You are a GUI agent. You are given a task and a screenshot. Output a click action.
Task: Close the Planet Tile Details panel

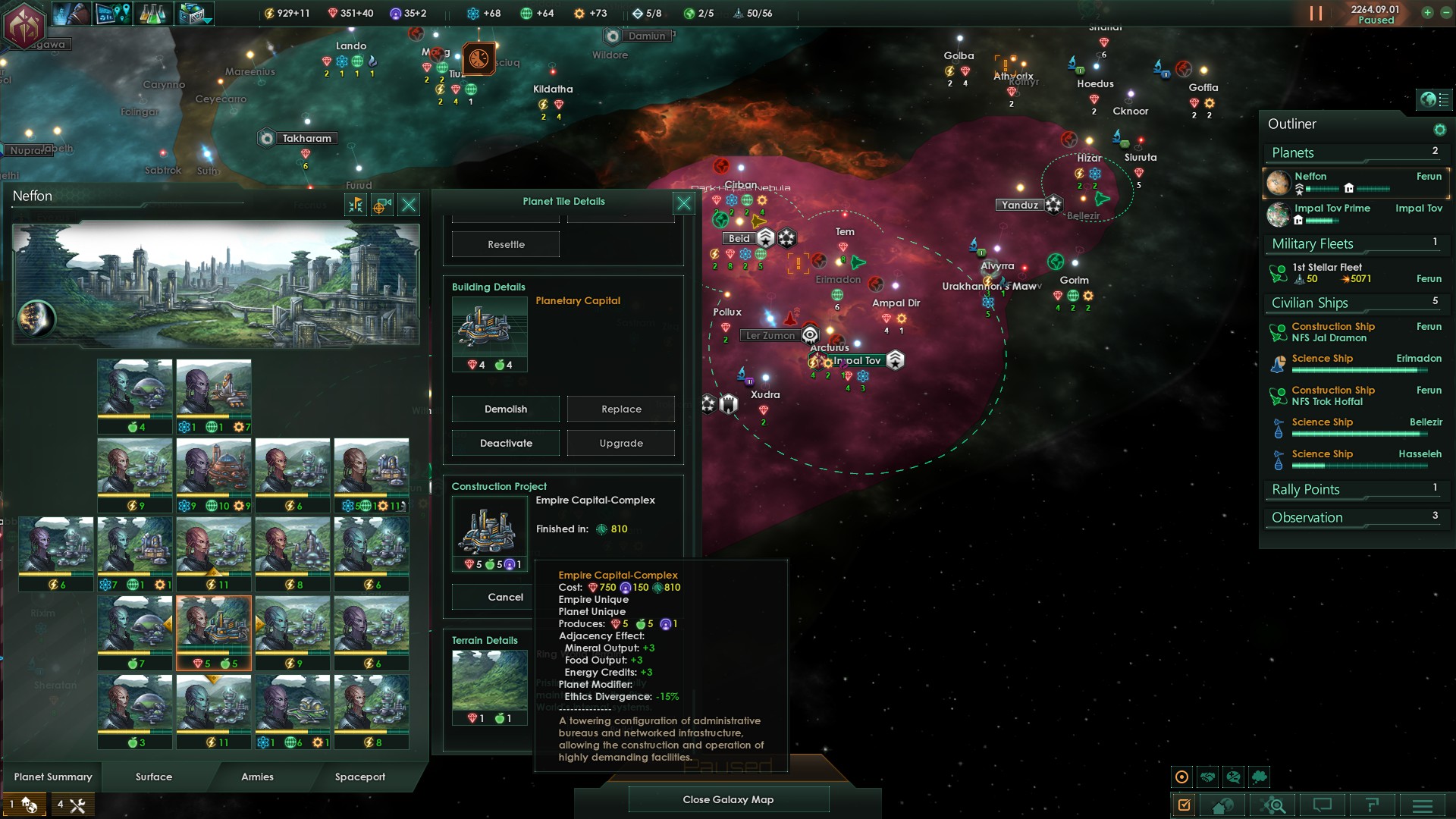pyautogui.click(x=683, y=202)
